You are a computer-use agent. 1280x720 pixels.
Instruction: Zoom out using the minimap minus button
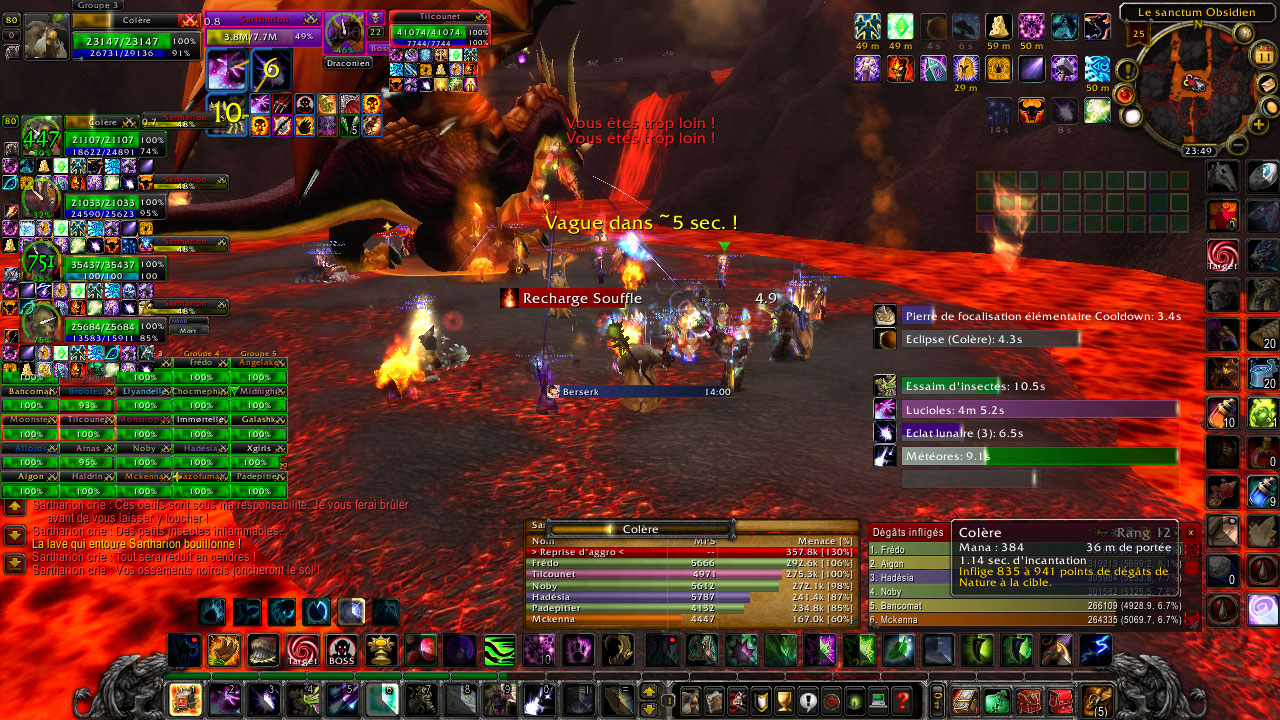point(1236,143)
